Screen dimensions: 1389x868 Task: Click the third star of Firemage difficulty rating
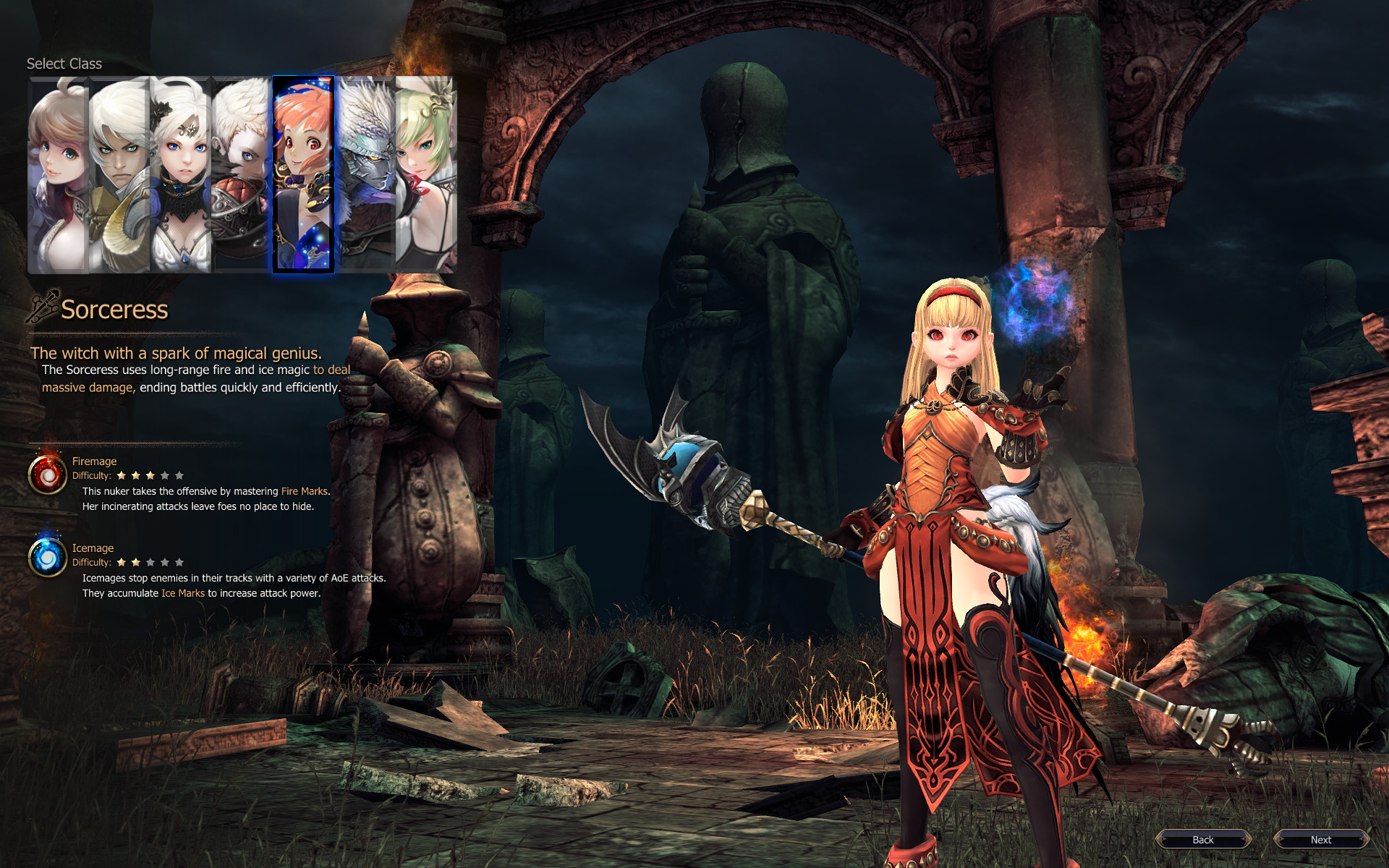[151, 475]
